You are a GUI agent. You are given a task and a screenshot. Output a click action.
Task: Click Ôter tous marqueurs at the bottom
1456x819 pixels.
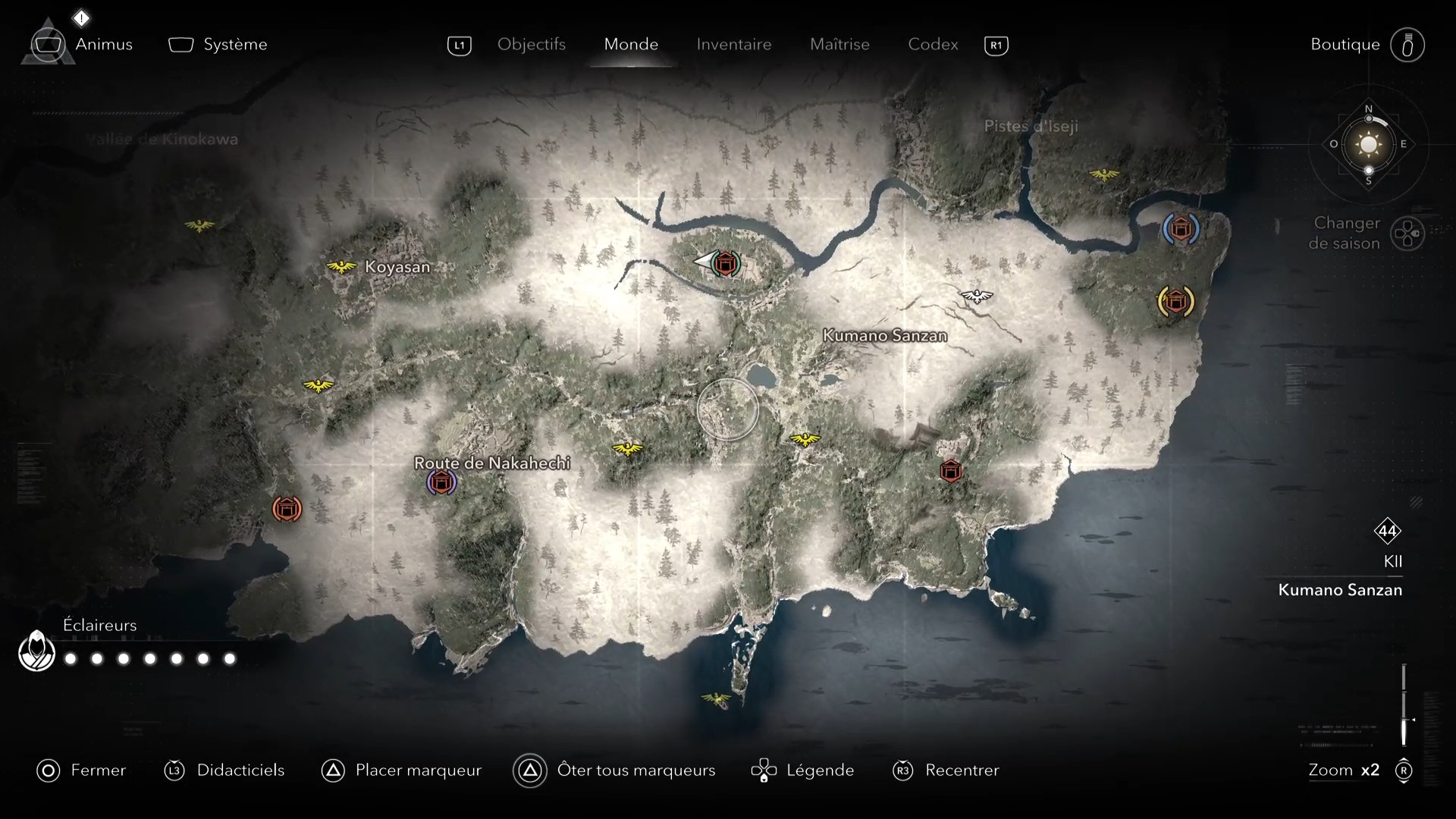pyautogui.click(x=637, y=770)
